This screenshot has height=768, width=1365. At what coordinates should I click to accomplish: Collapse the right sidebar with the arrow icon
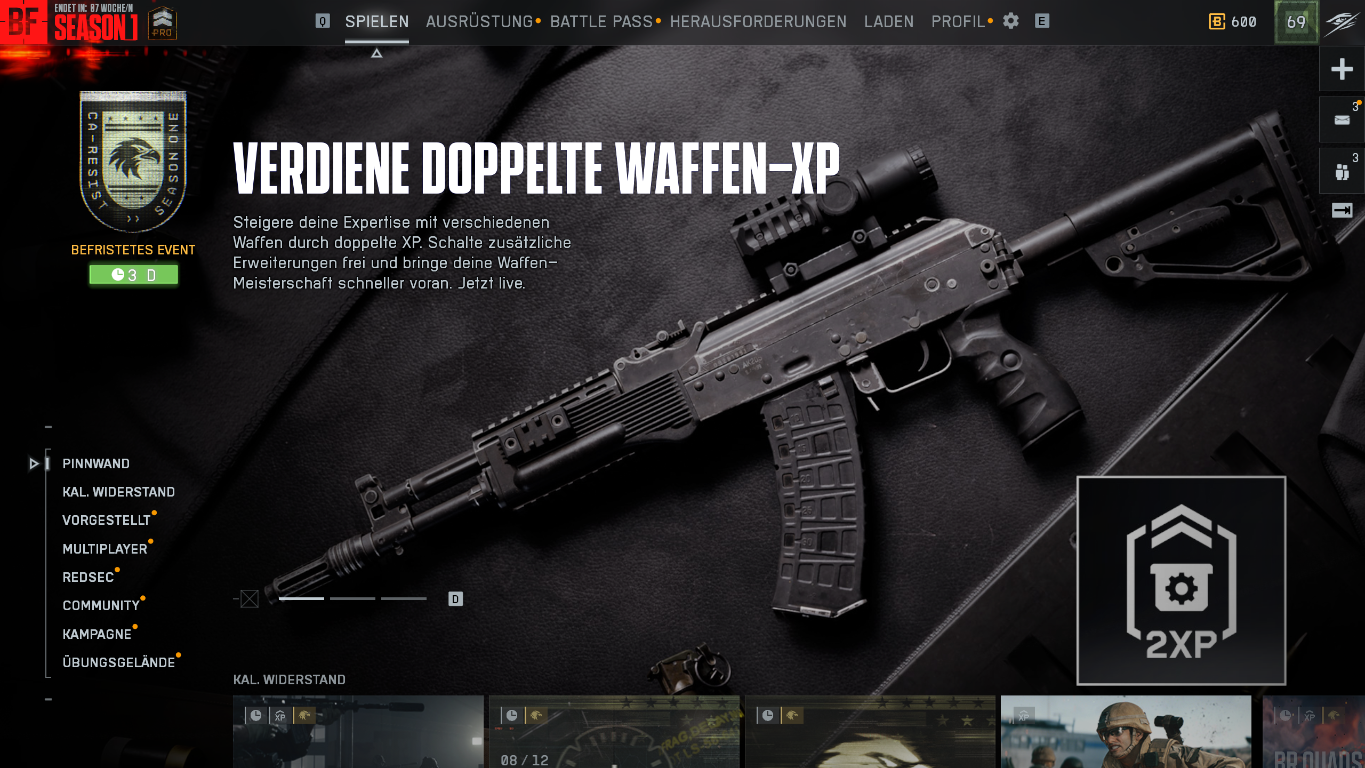tap(1340, 210)
